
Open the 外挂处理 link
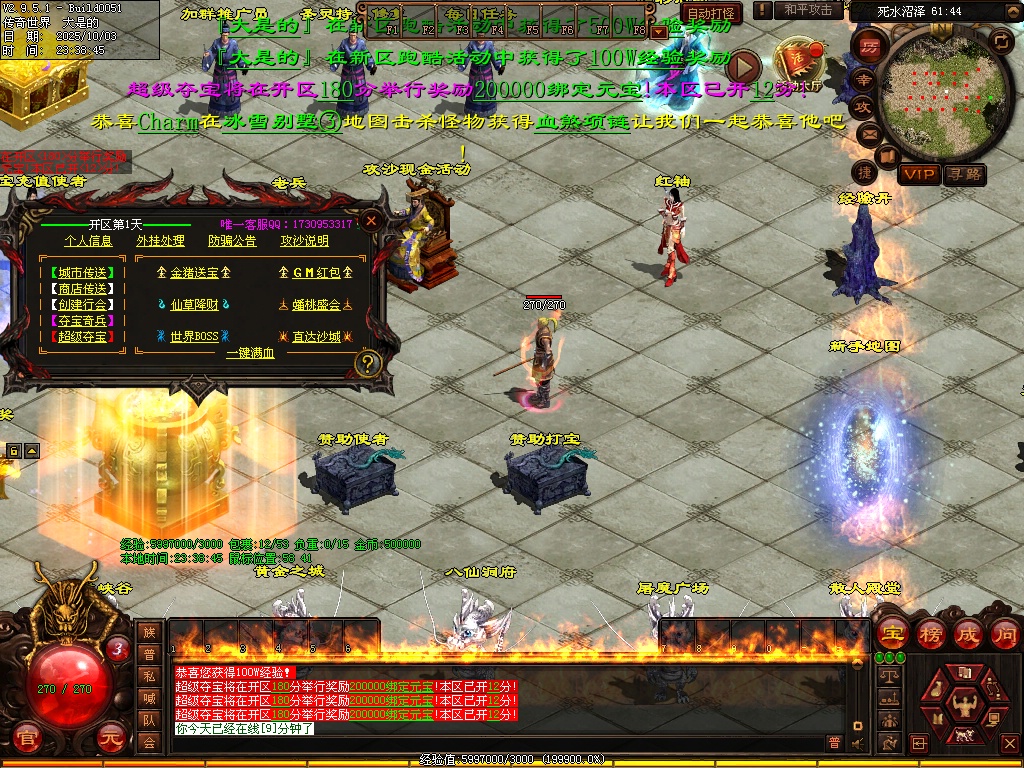coord(160,241)
